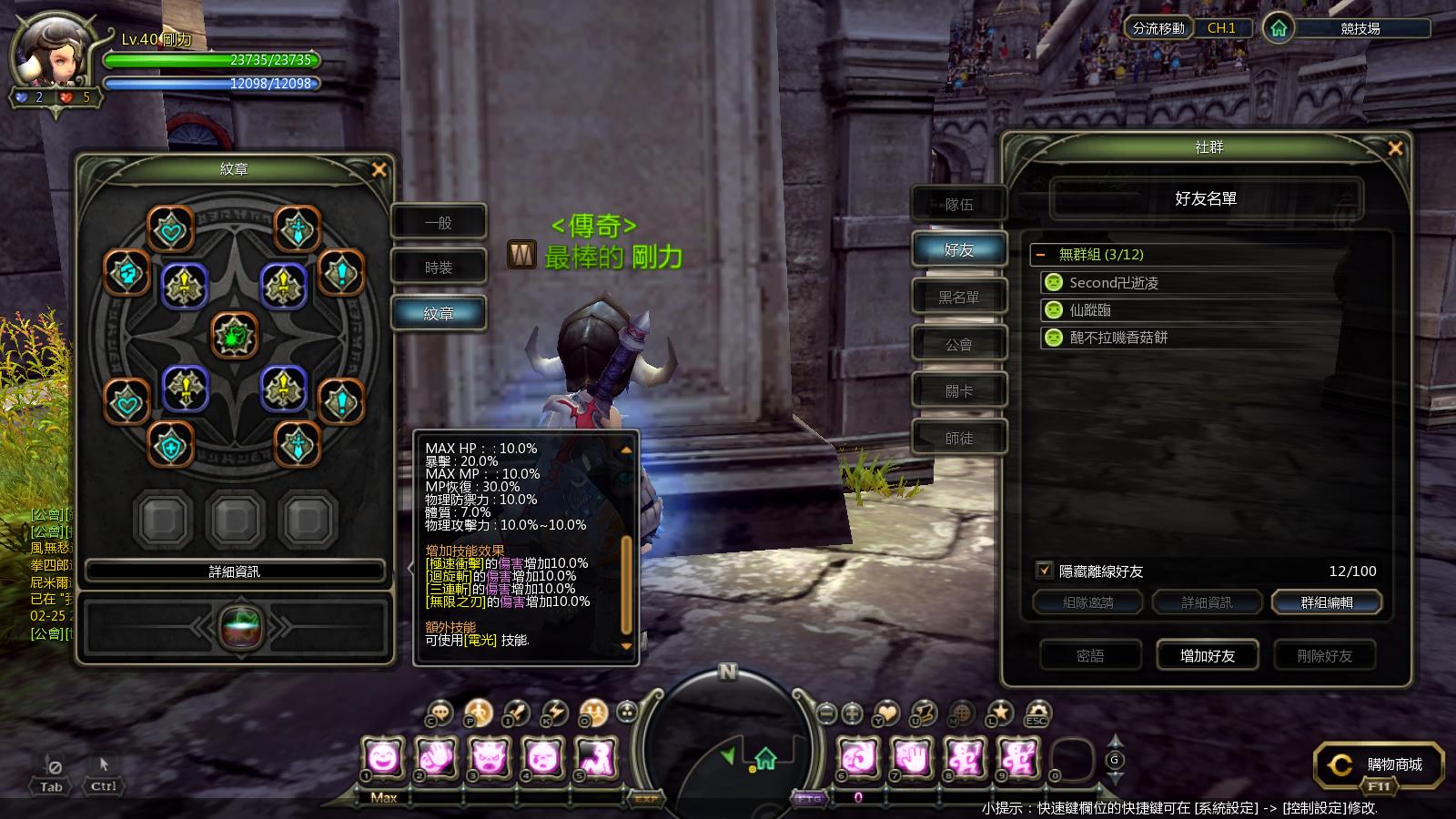Image resolution: width=1456 pixels, height=819 pixels.
Task: Select the 紋章 crest tab
Action: (x=439, y=313)
